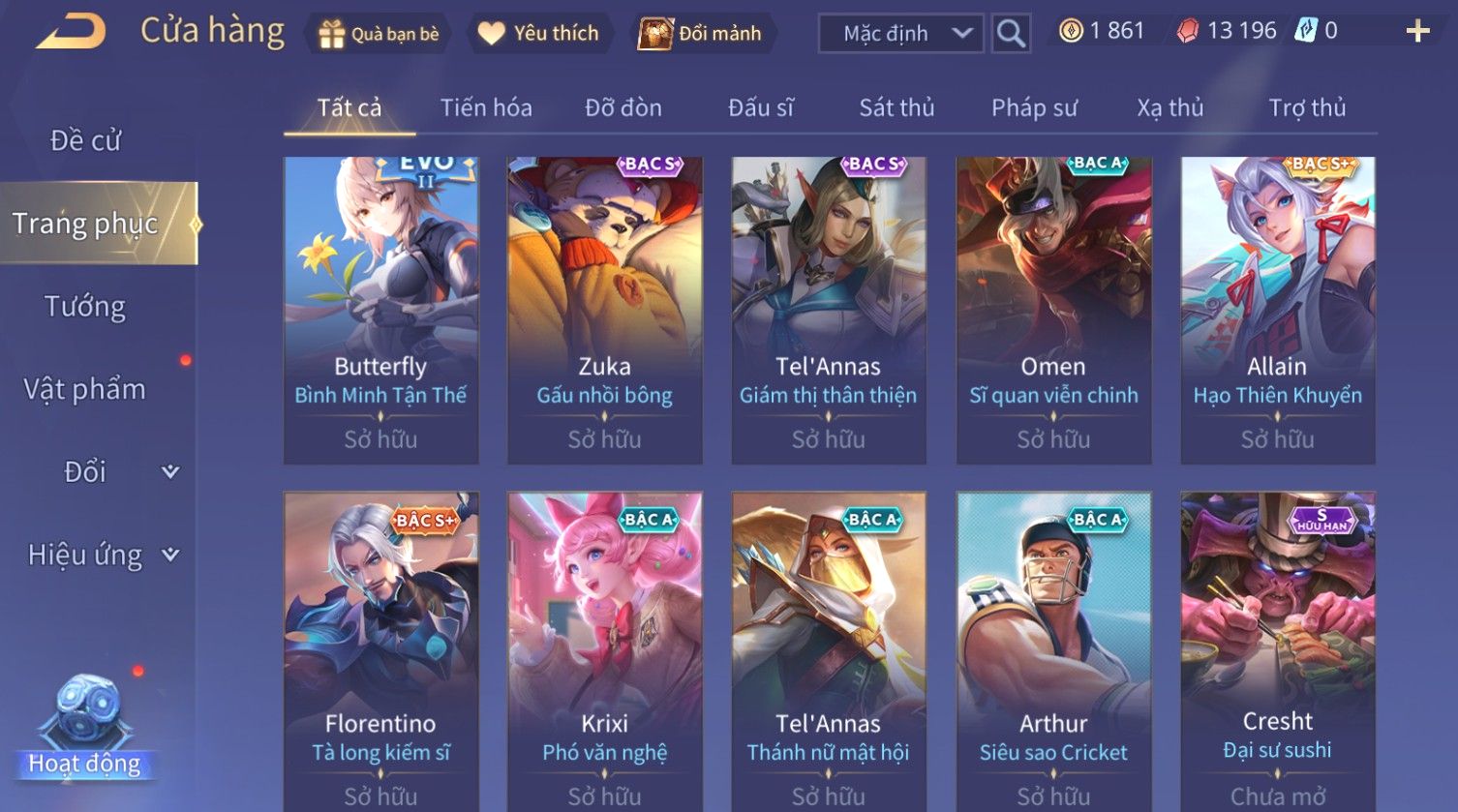Select the Pháp sư category tab
Viewport: 1458px width, 812px height.
click(1034, 107)
